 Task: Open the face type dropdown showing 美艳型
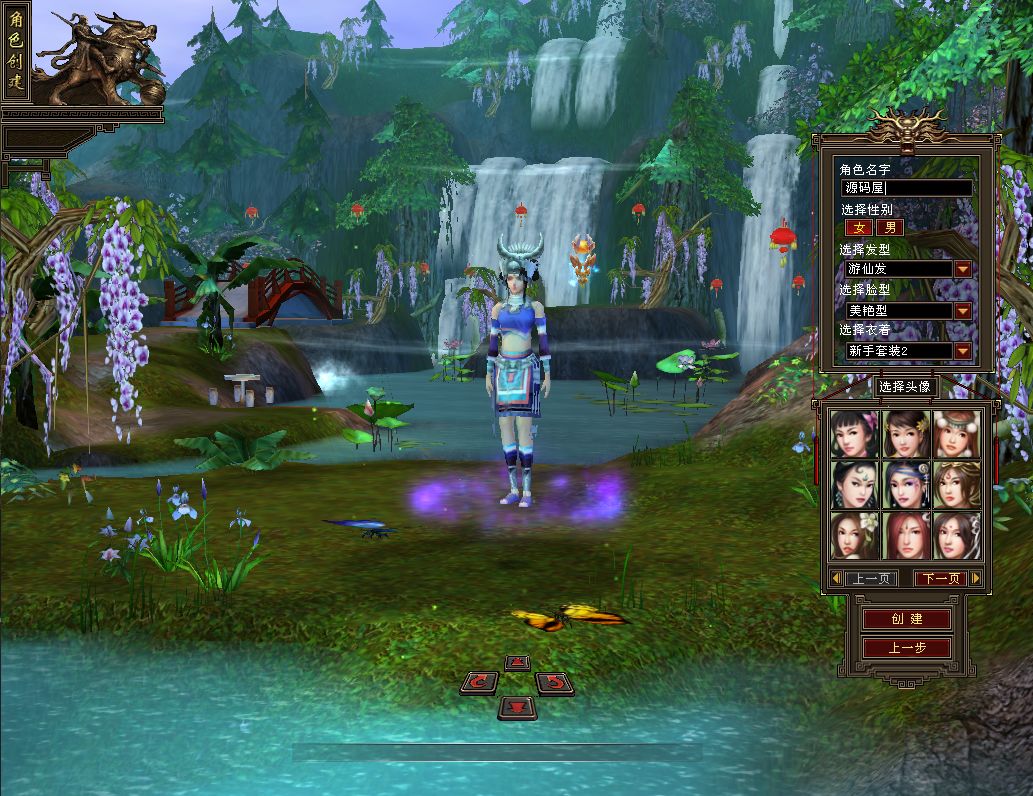tap(962, 311)
